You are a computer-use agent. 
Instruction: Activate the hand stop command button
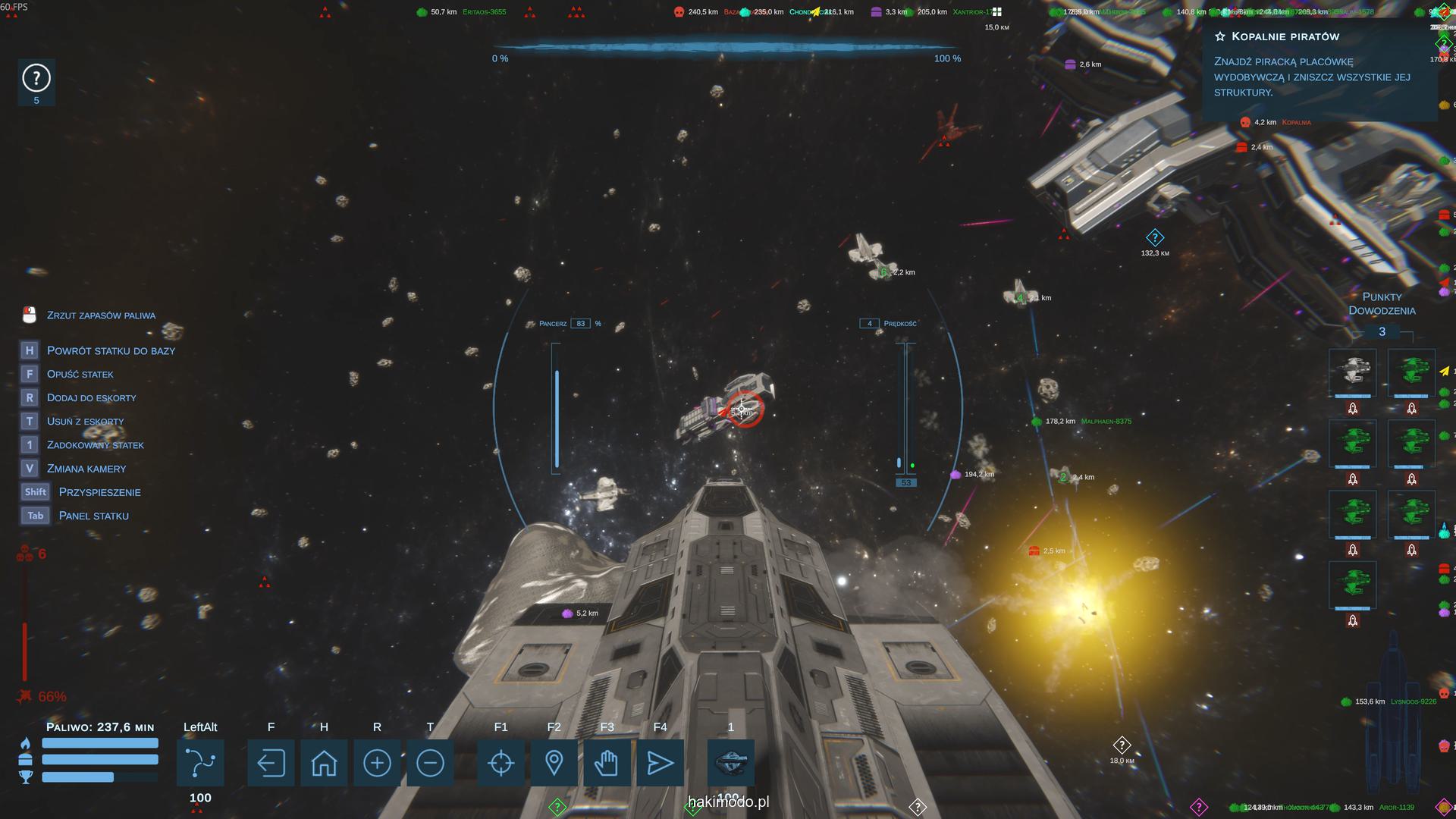tap(607, 763)
